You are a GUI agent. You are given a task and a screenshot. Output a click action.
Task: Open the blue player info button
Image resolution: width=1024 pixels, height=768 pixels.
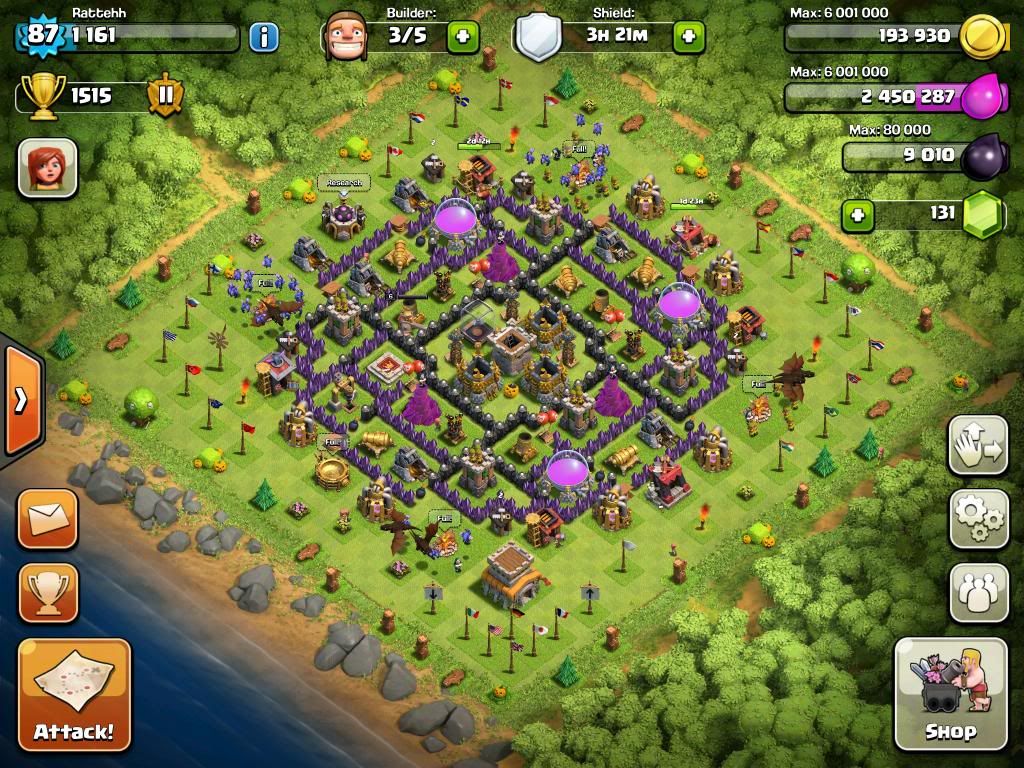pos(264,37)
